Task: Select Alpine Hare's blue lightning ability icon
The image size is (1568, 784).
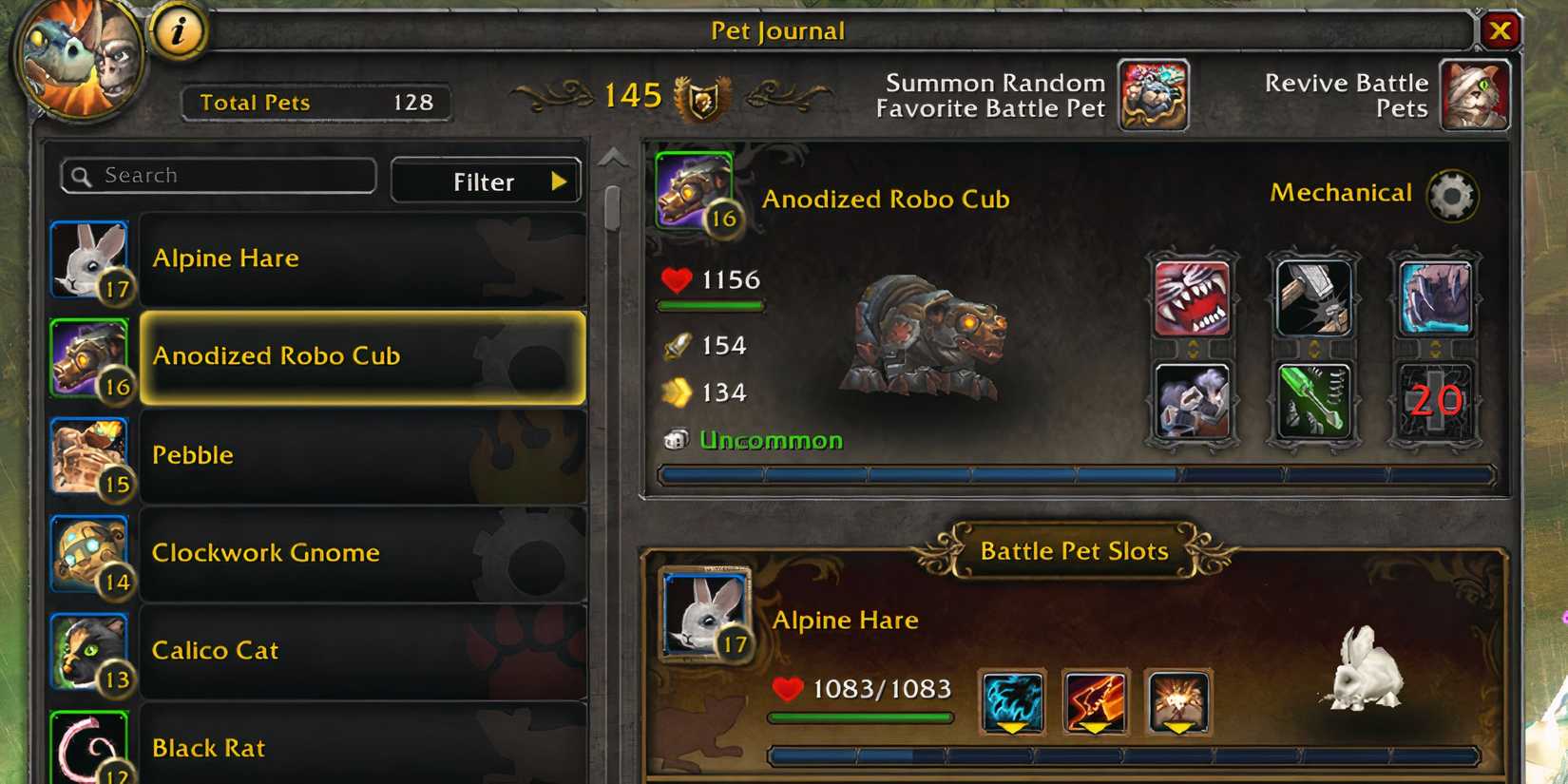Action: pos(1012,698)
